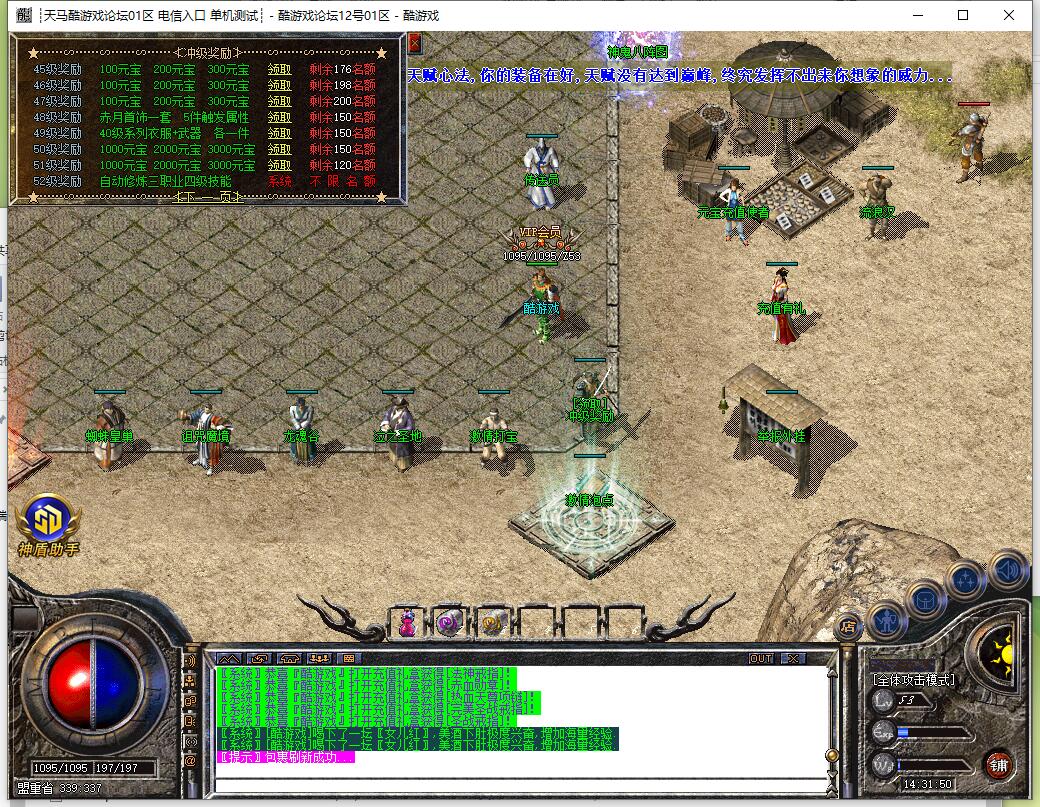Select the yellow scroll hotbar slot
The height and width of the screenshot is (807, 1040).
(490, 624)
